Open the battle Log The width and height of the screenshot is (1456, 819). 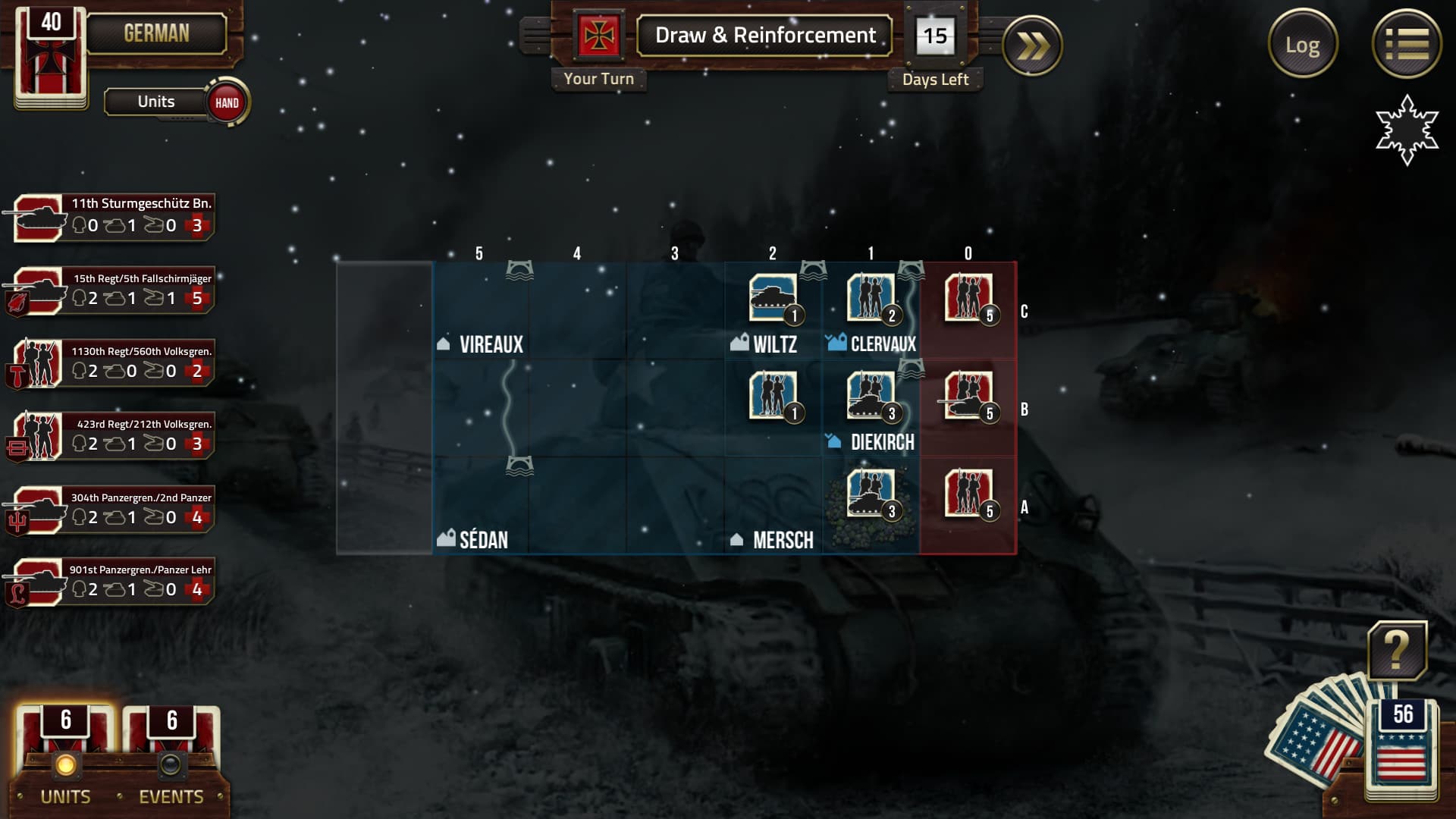1302,45
